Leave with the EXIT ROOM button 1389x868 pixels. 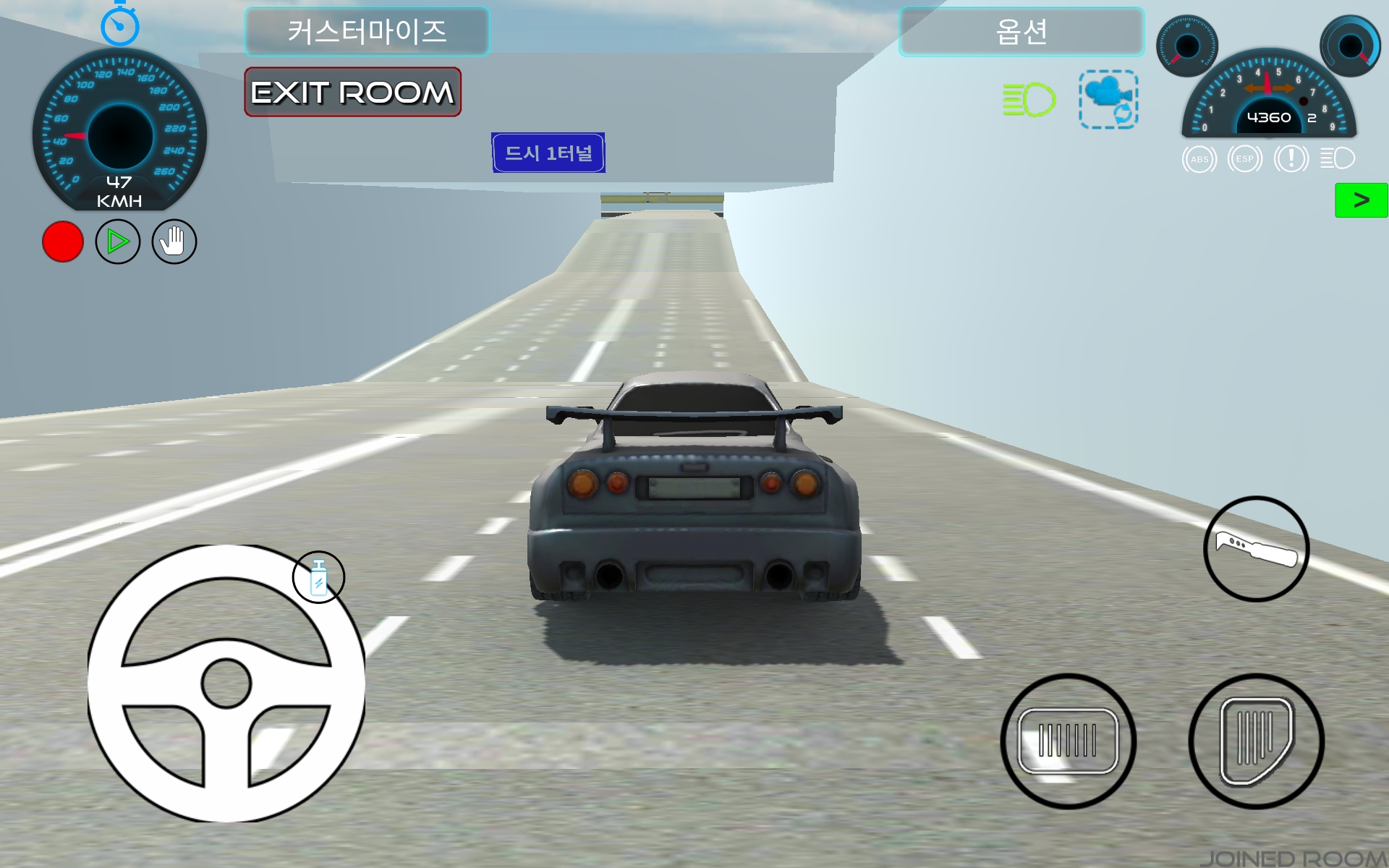click(352, 93)
